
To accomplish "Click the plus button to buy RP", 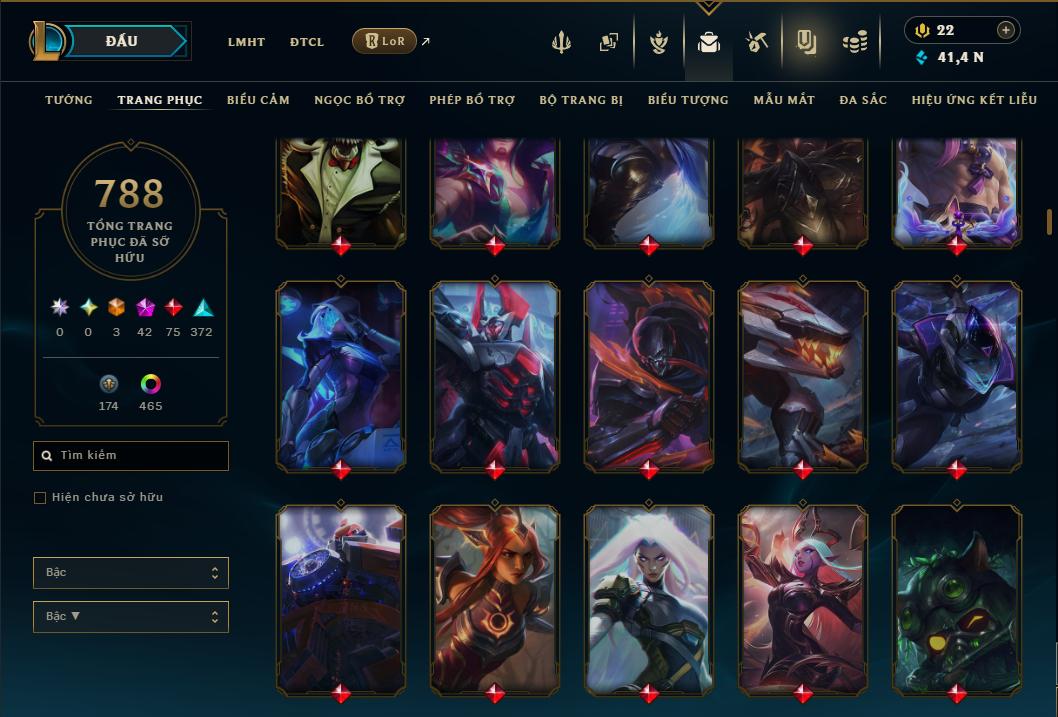I will click(x=1006, y=30).
